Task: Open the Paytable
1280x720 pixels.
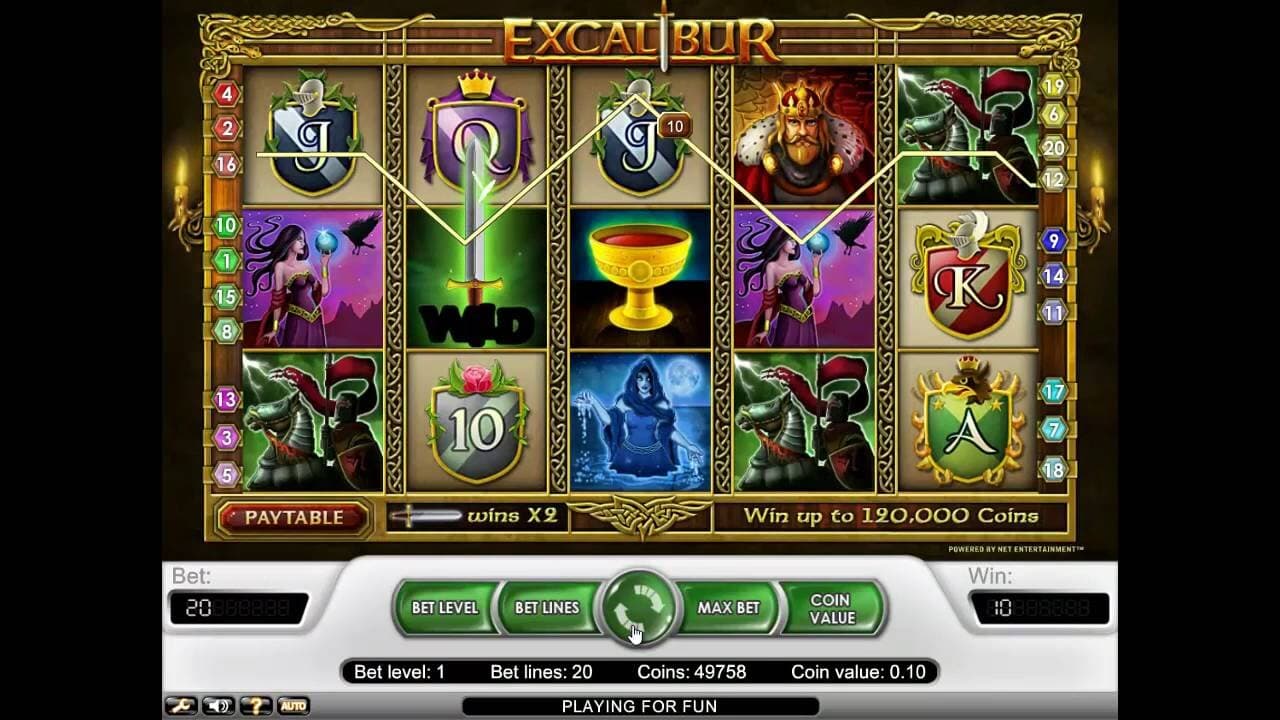Action: [293, 517]
